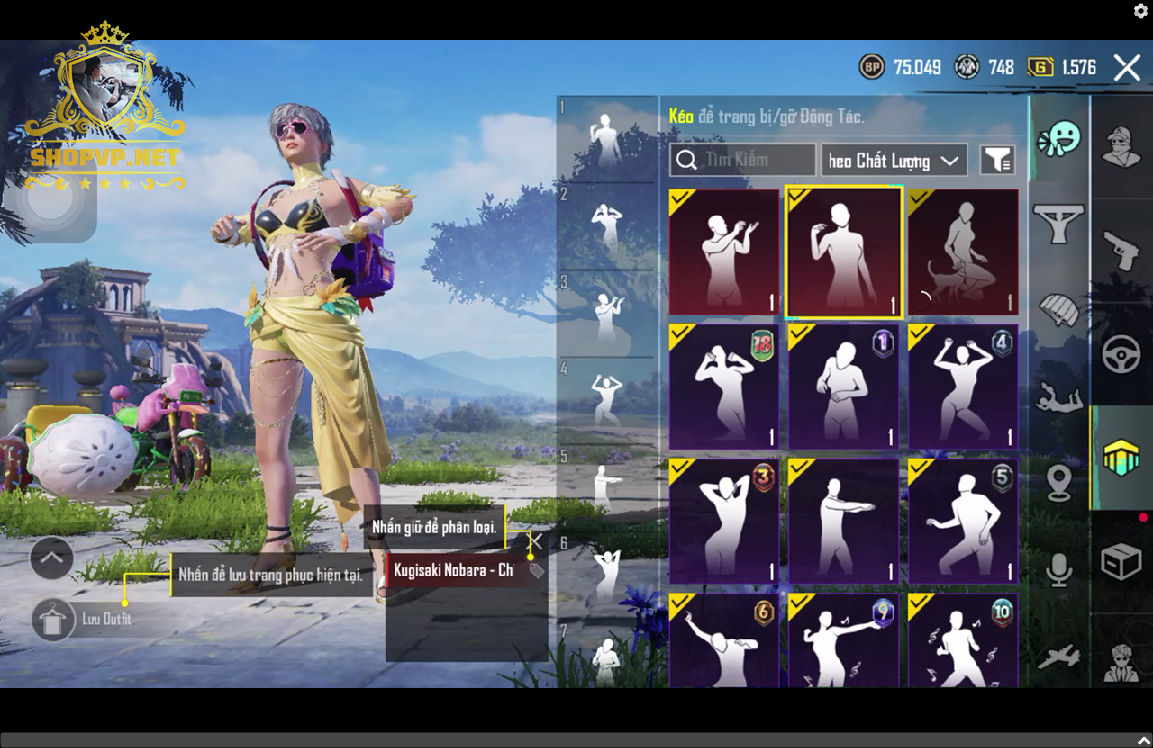Switch to the pistol weapons tab
The image size is (1153, 748).
tap(1121, 250)
